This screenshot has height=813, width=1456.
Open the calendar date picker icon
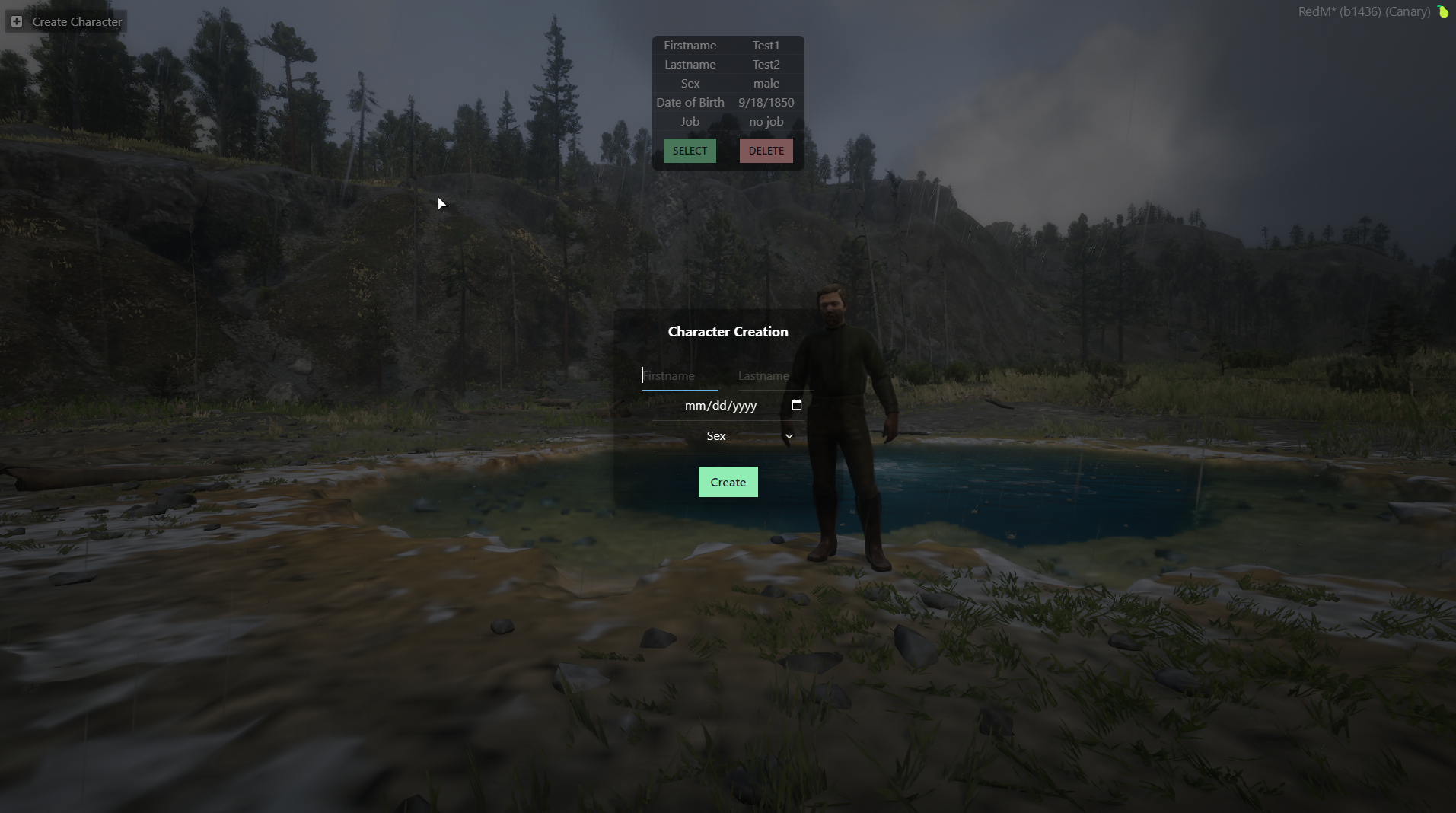(x=797, y=405)
